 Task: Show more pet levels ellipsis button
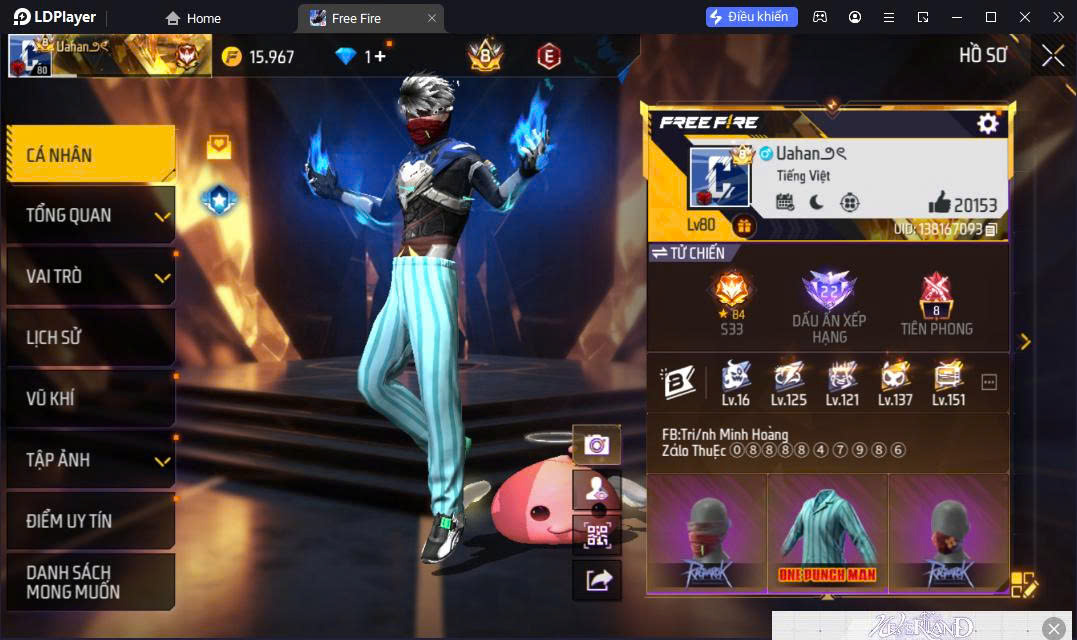click(989, 382)
